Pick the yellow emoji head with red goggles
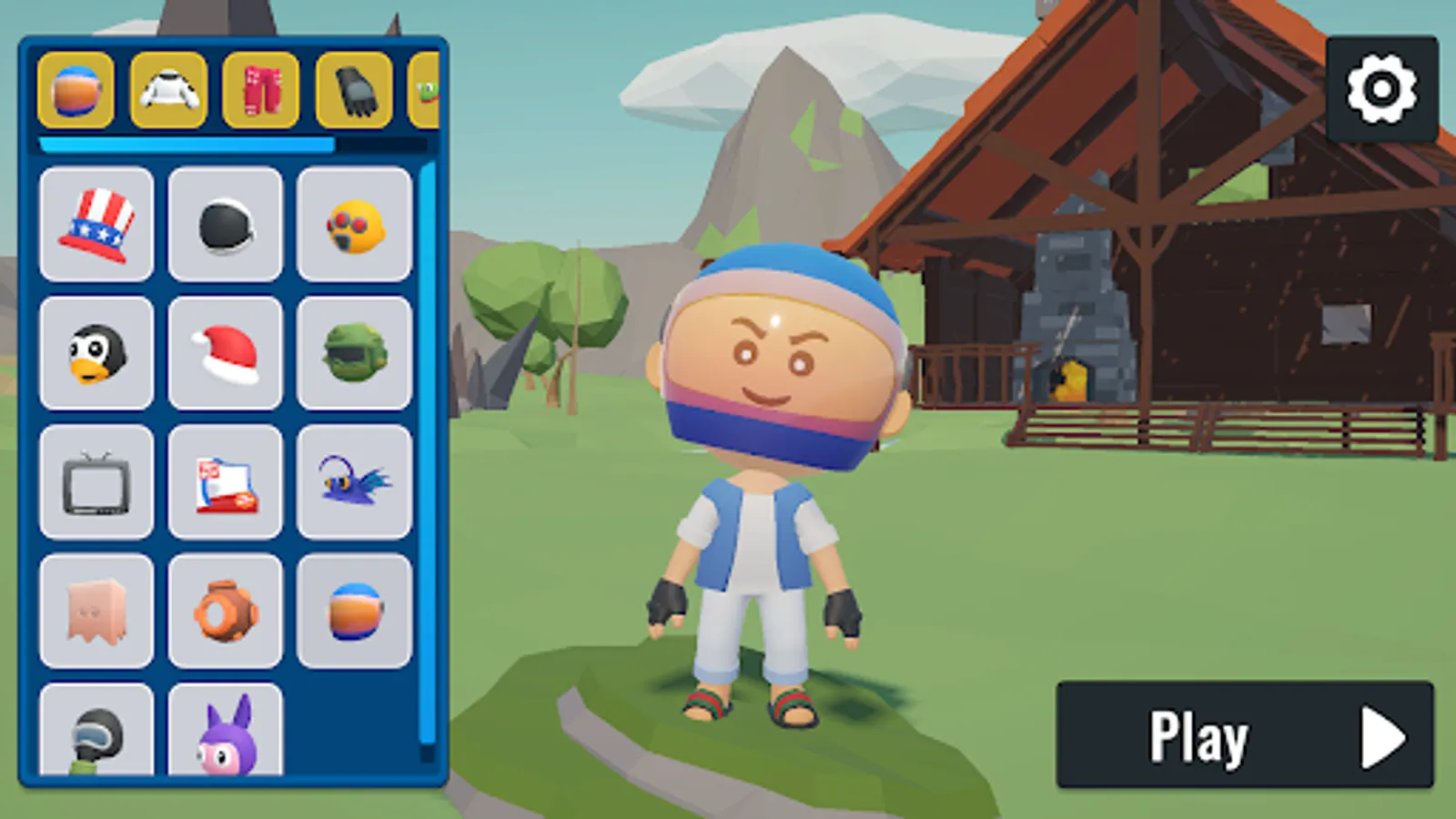1456x819 pixels. [355, 225]
